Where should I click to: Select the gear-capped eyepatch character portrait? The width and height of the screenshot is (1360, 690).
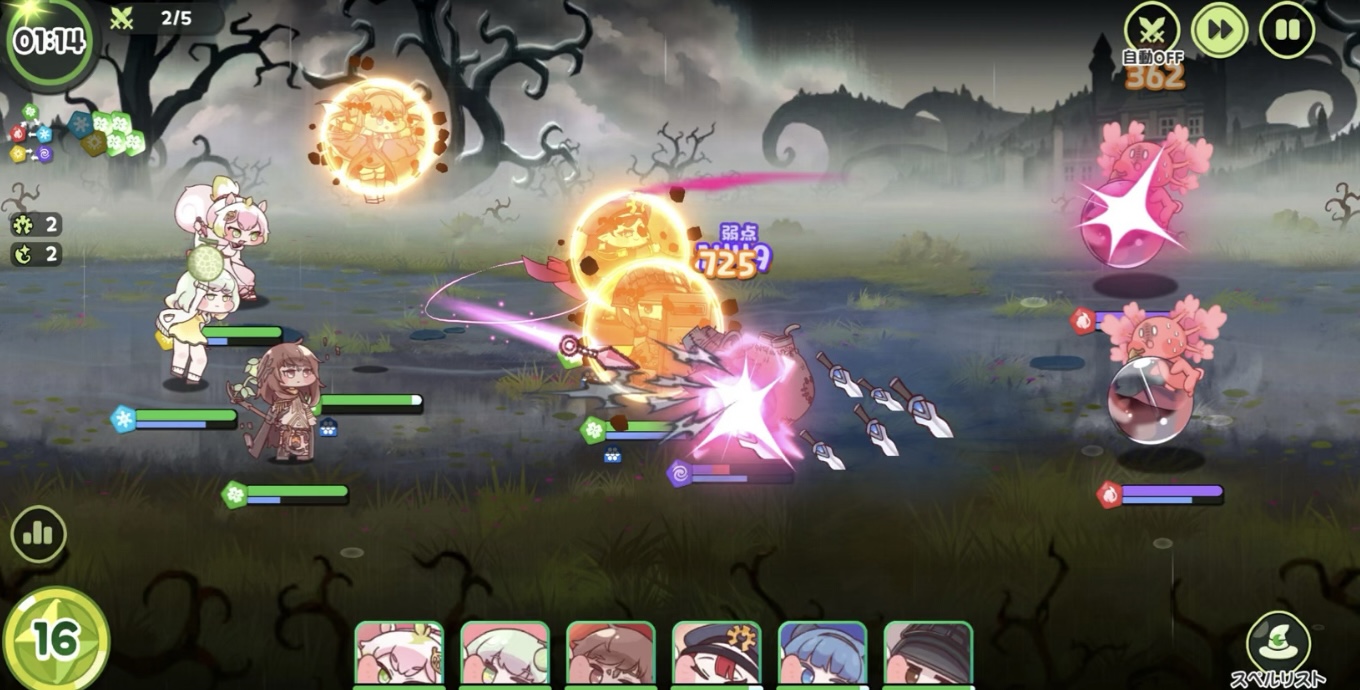717,655
